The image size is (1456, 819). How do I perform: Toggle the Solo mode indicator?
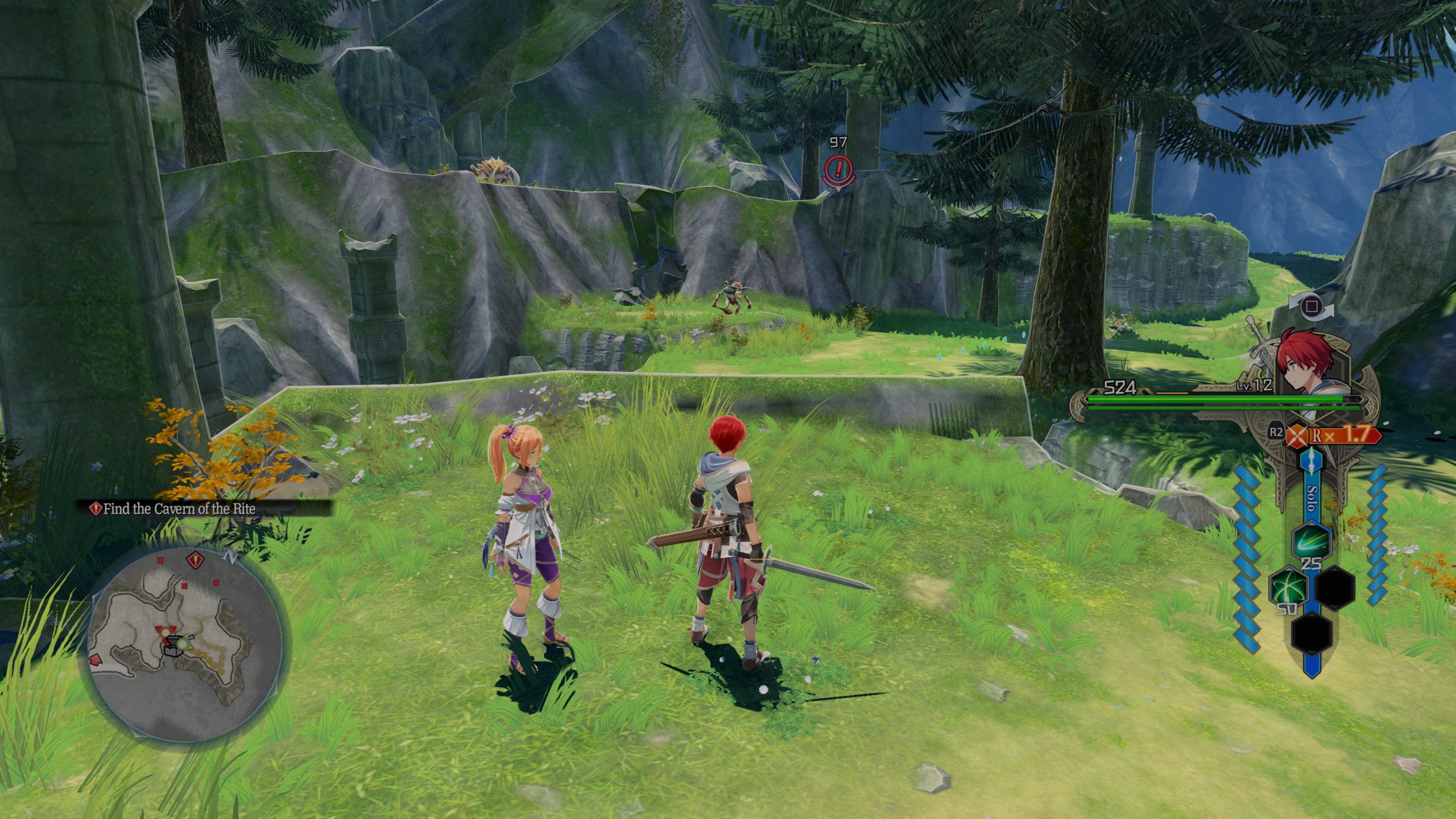pyautogui.click(x=1312, y=499)
